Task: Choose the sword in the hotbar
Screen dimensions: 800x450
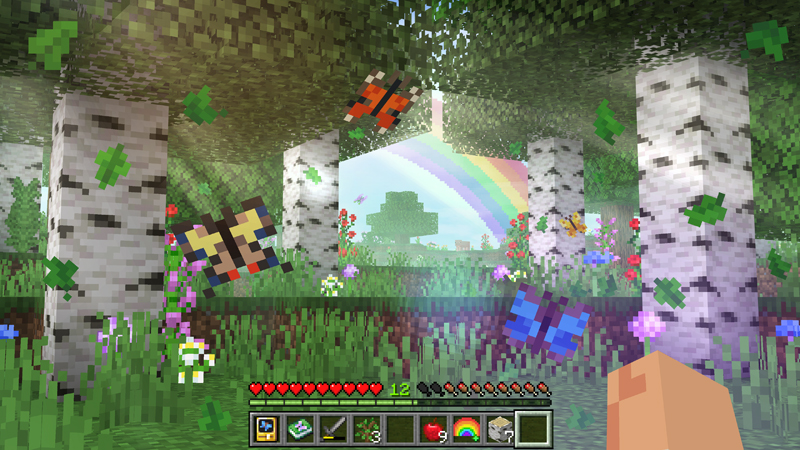Action: (x=332, y=429)
